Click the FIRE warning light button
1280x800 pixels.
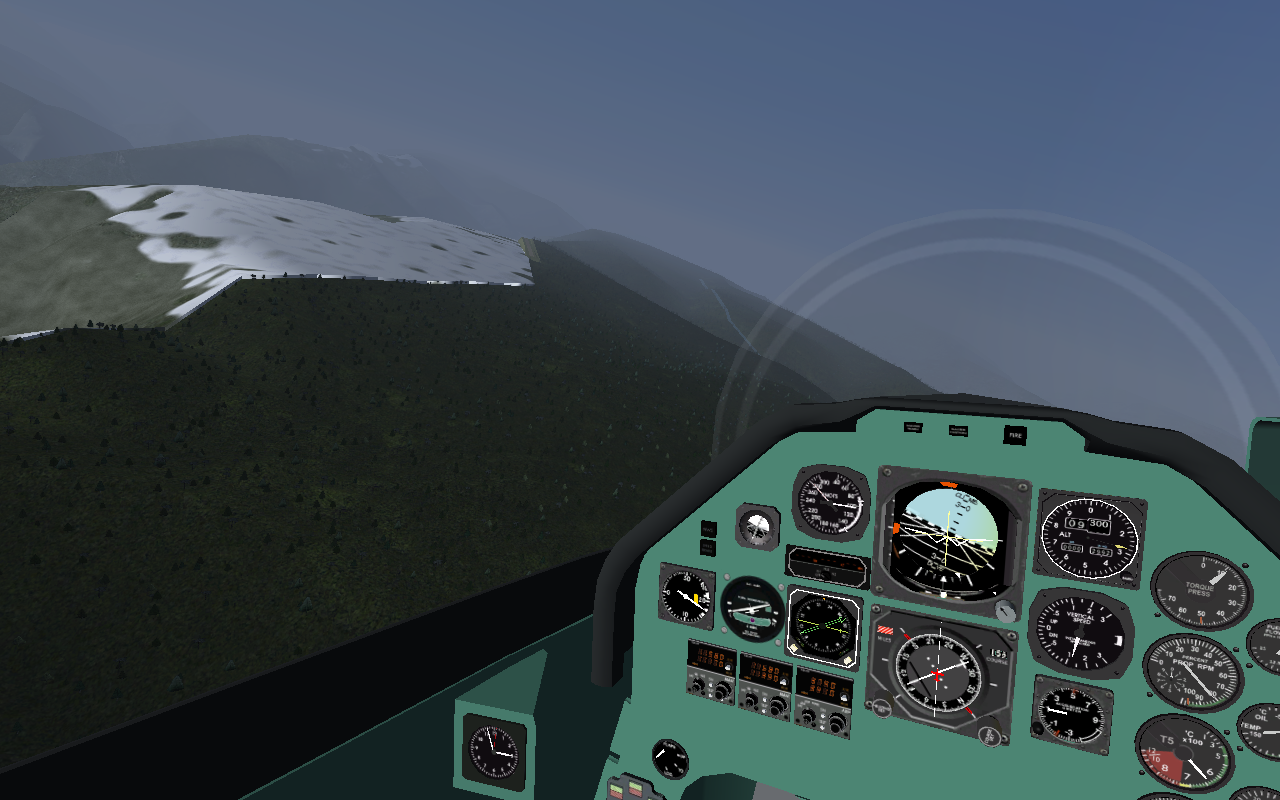[x=1015, y=435]
